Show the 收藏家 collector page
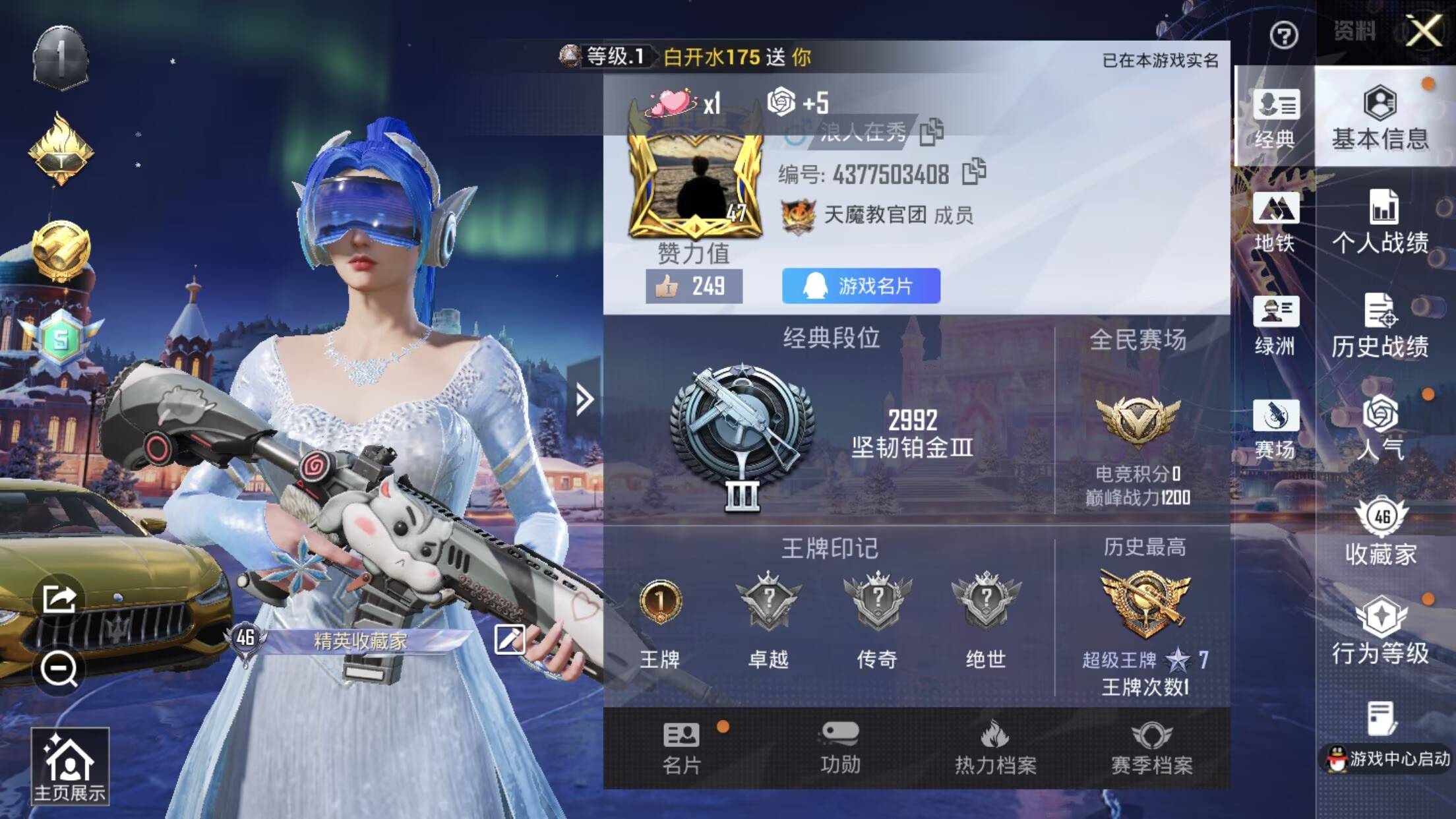The image size is (1456, 819). point(1381,531)
